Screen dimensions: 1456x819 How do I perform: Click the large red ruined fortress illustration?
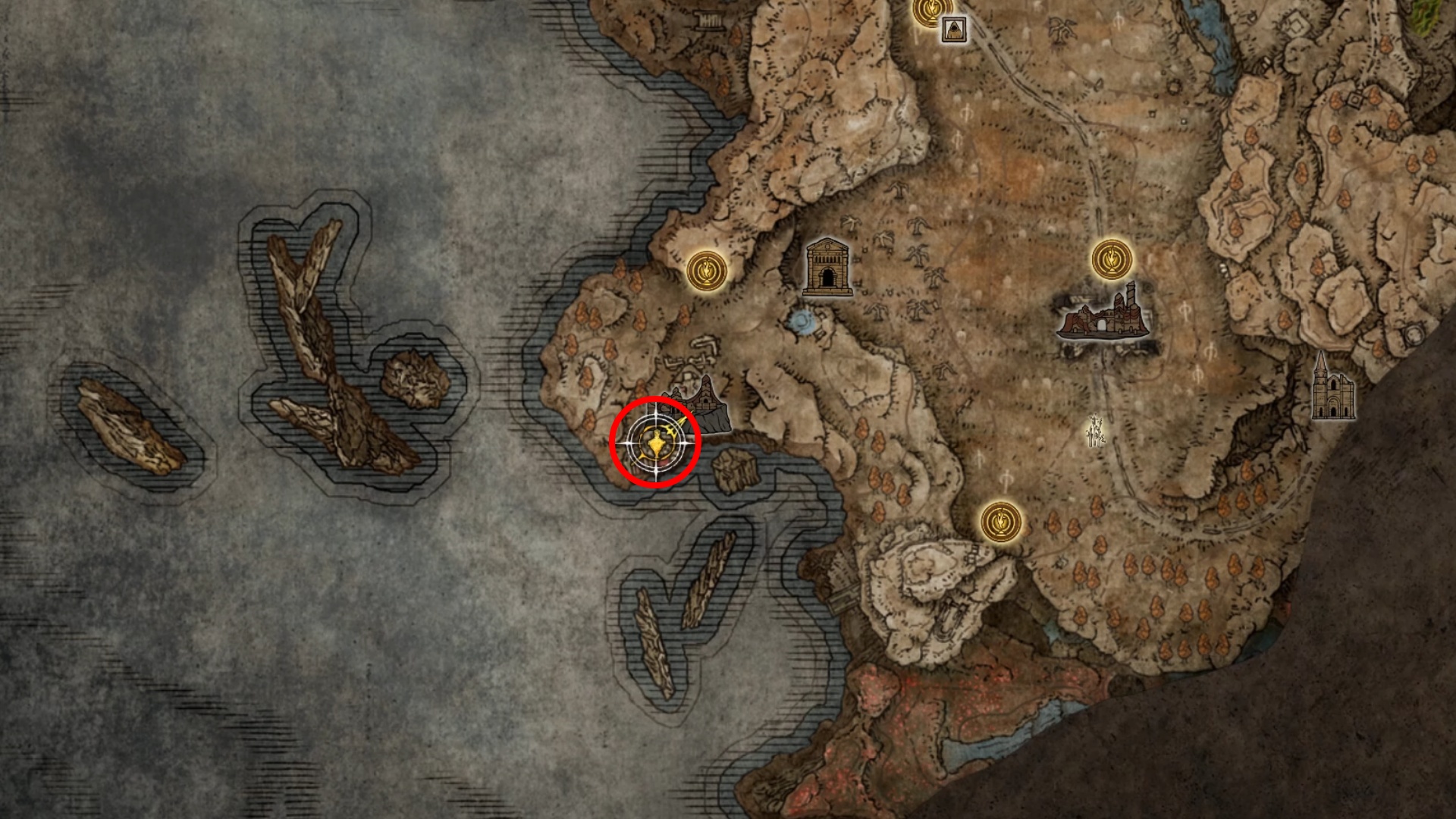point(1103,322)
